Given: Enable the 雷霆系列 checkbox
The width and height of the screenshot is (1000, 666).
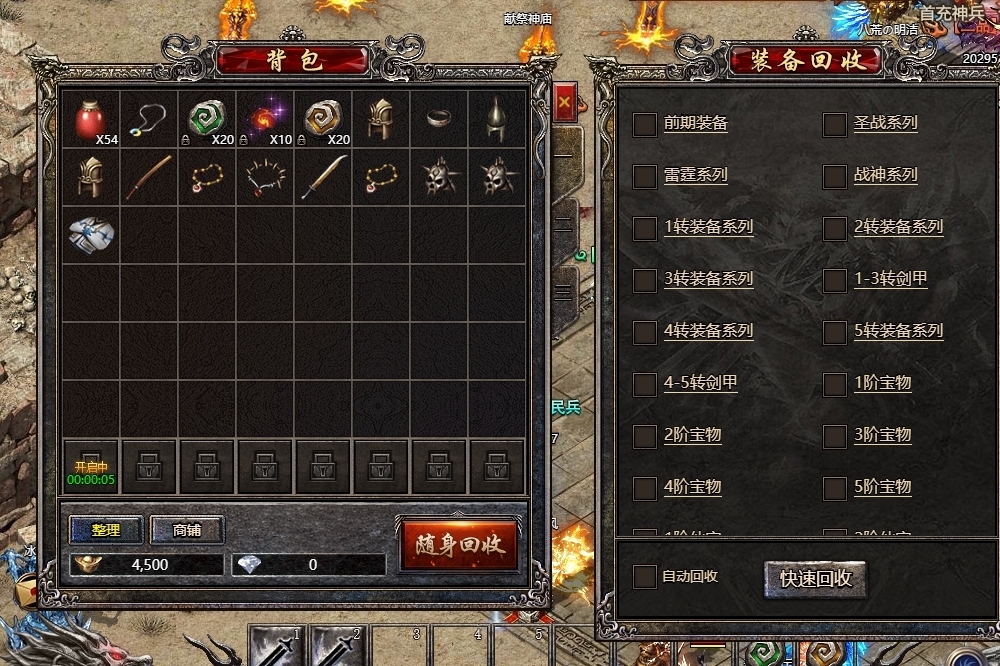Looking at the screenshot, I should click(645, 176).
